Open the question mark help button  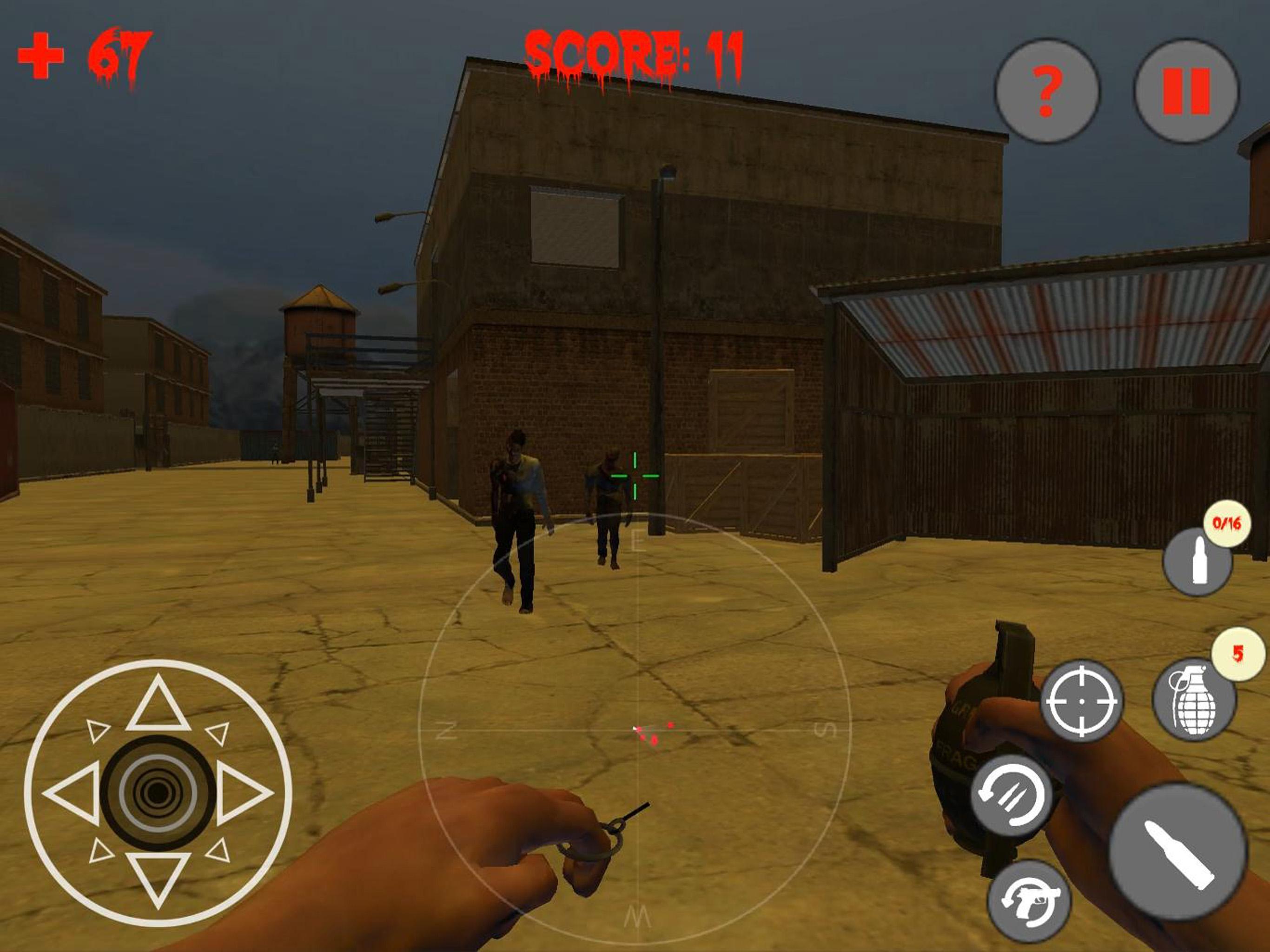pyautogui.click(x=1047, y=91)
